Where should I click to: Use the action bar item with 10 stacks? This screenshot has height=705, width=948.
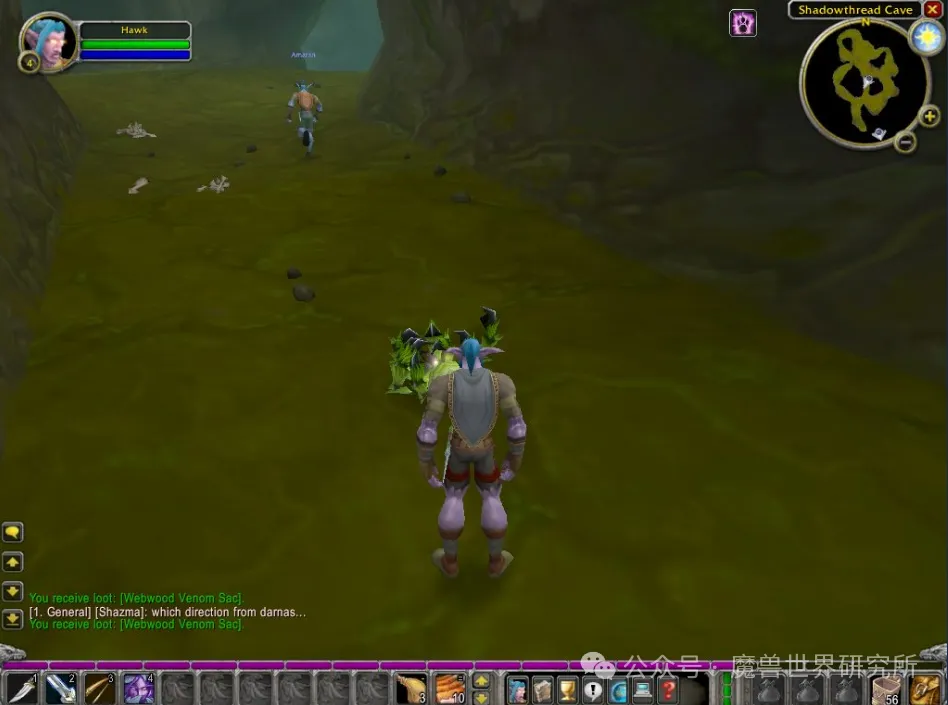tap(449, 689)
